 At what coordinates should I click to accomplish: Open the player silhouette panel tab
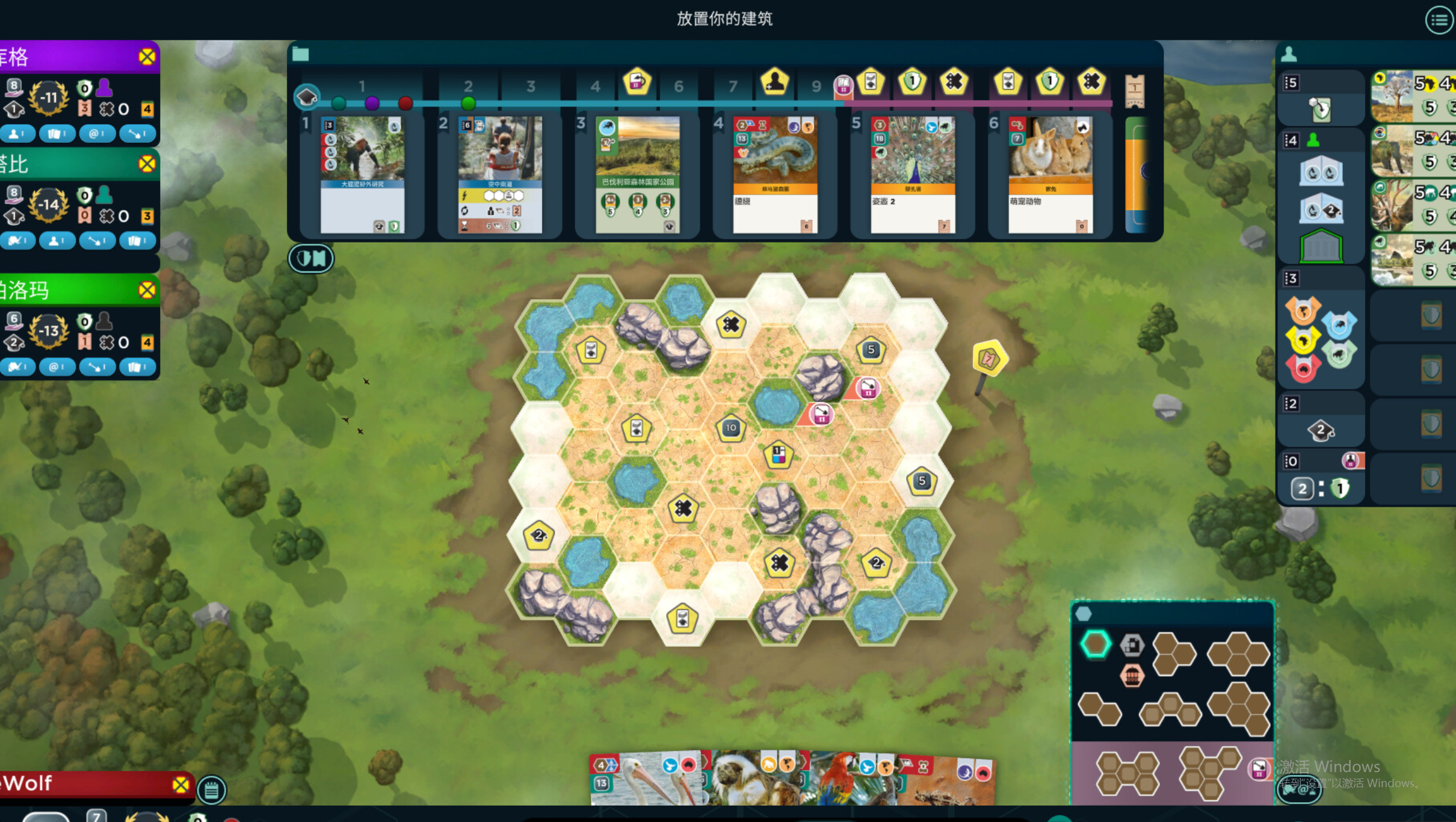1289,55
